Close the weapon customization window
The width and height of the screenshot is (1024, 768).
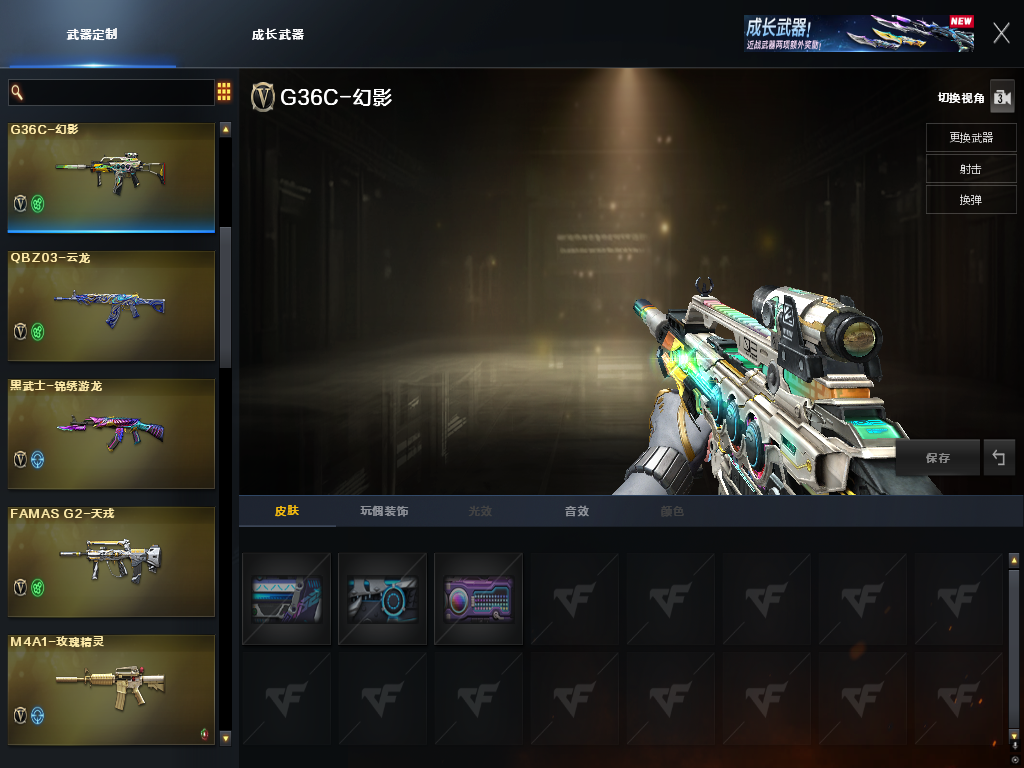coord(1001,33)
